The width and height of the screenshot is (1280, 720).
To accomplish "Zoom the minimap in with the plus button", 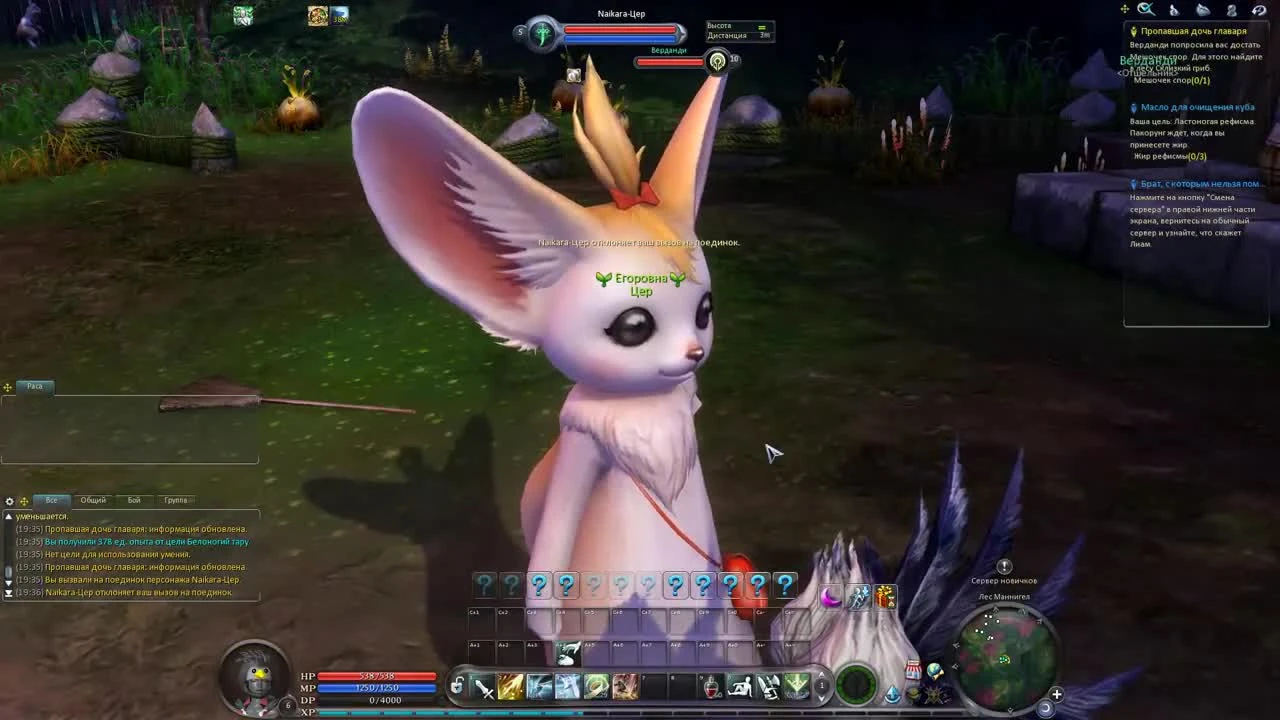I will pos(1057,693).
